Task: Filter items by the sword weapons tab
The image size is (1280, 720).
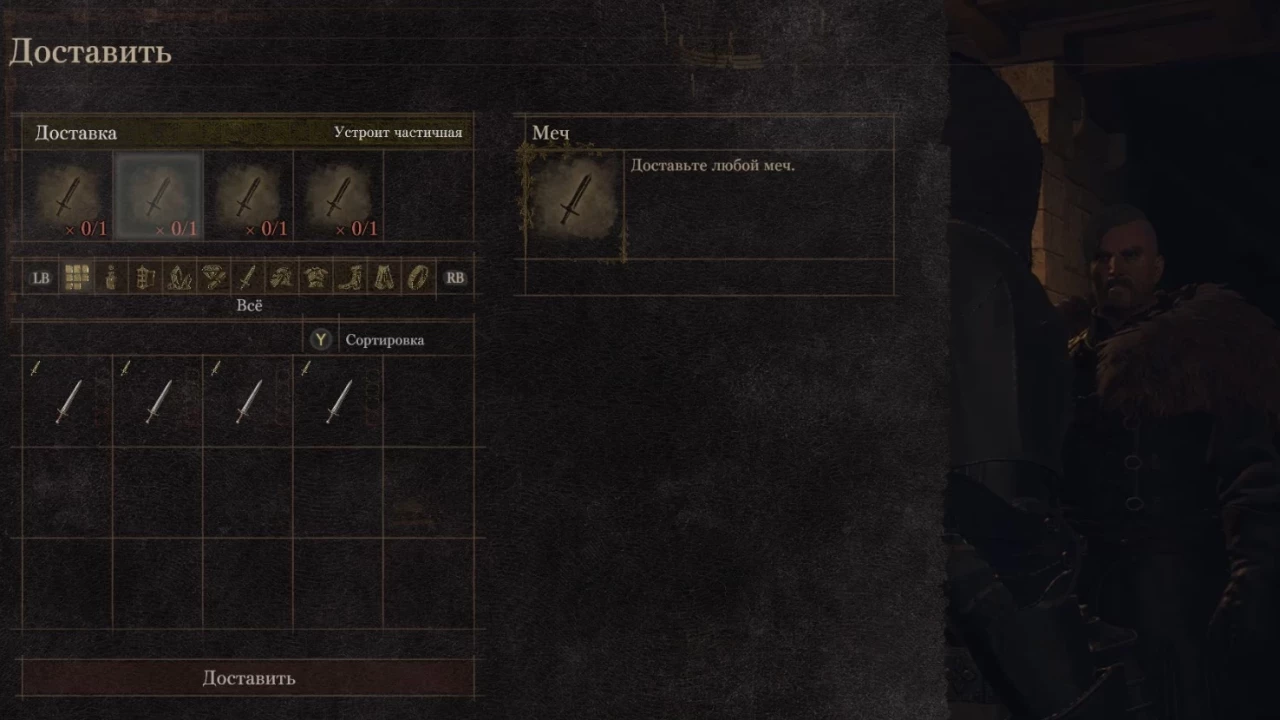Action: tap(247, 278)
